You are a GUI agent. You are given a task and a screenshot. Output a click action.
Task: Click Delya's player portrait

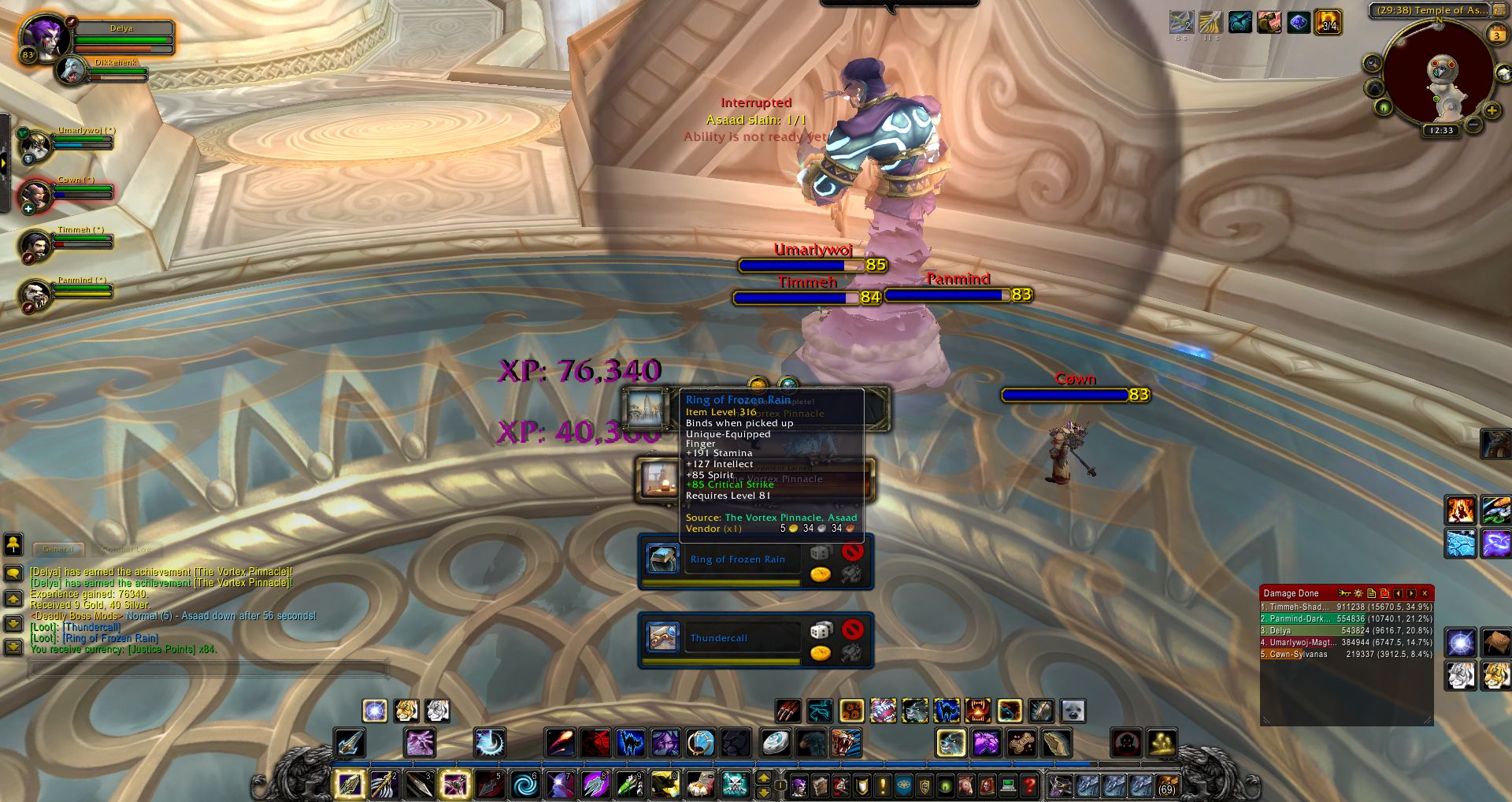(43, 37)
